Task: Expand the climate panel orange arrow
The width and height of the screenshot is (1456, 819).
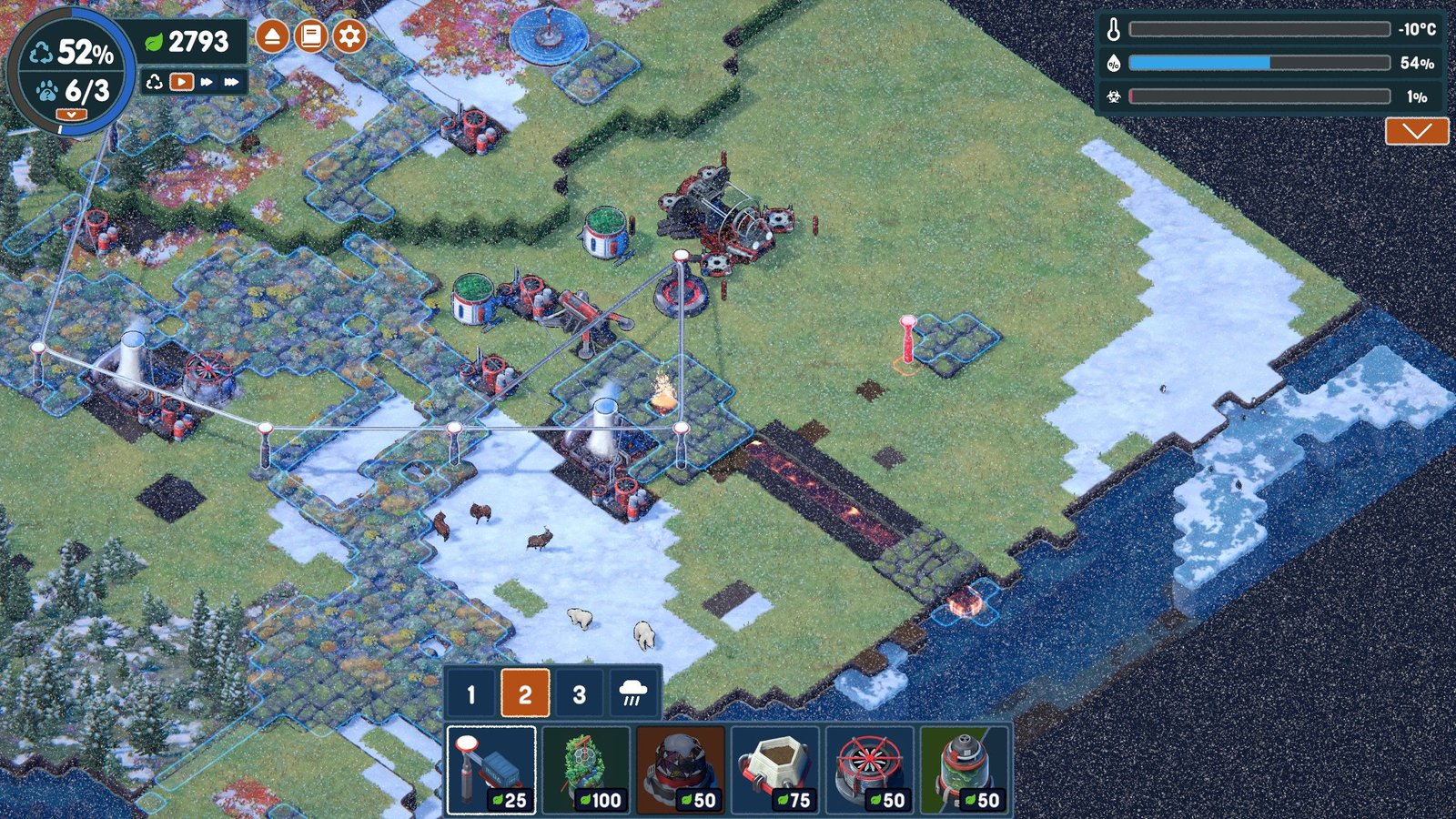Action: [1416, 131]
